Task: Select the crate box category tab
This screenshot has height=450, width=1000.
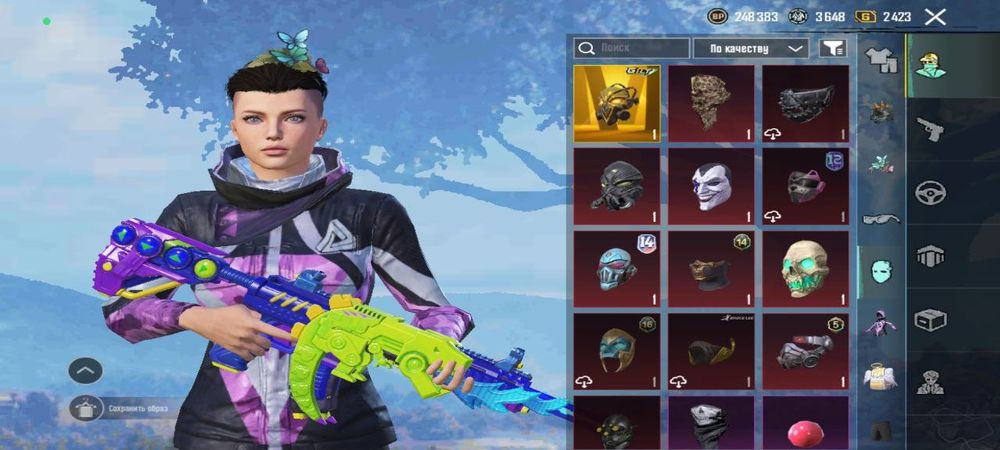Action: [x=931, y=320]
